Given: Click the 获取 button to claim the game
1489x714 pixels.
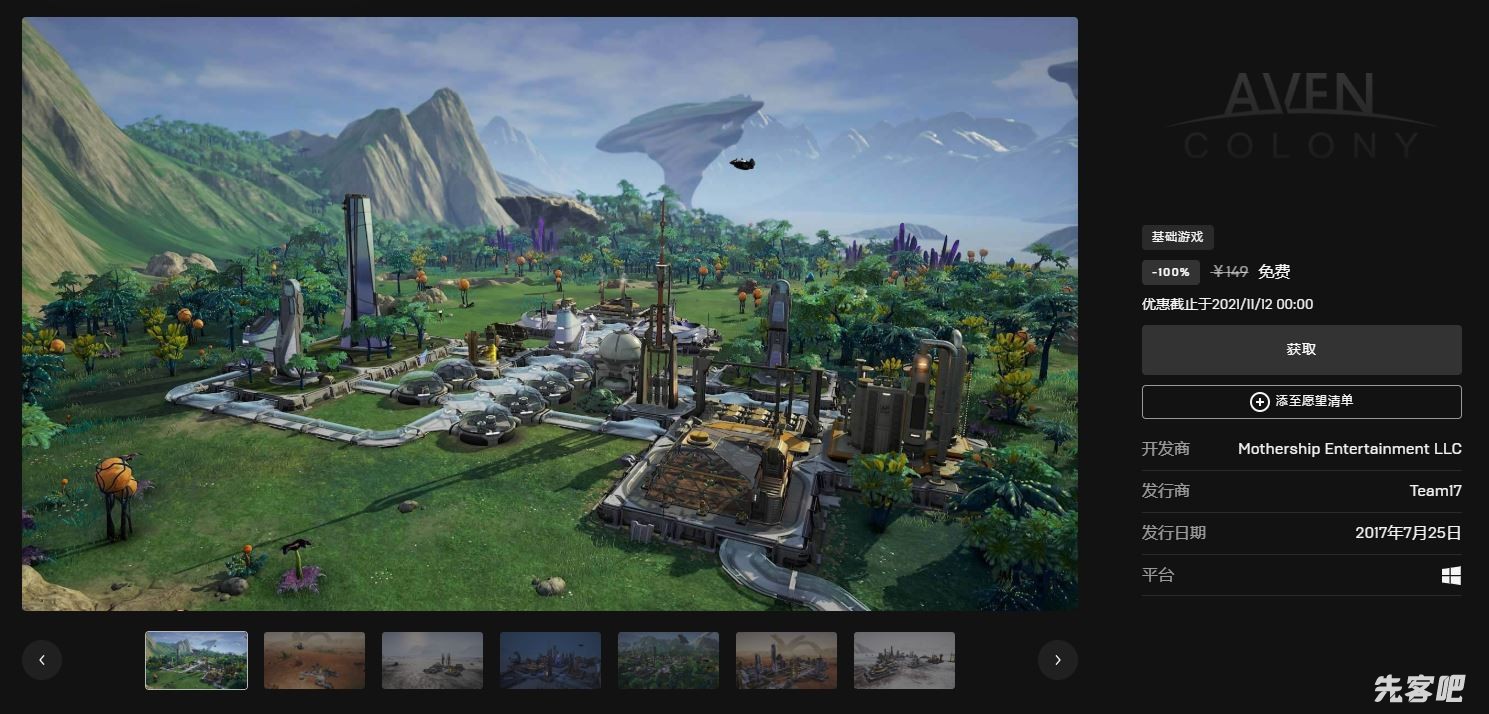Looking at the screenshot, I should tap(1301, 350).
